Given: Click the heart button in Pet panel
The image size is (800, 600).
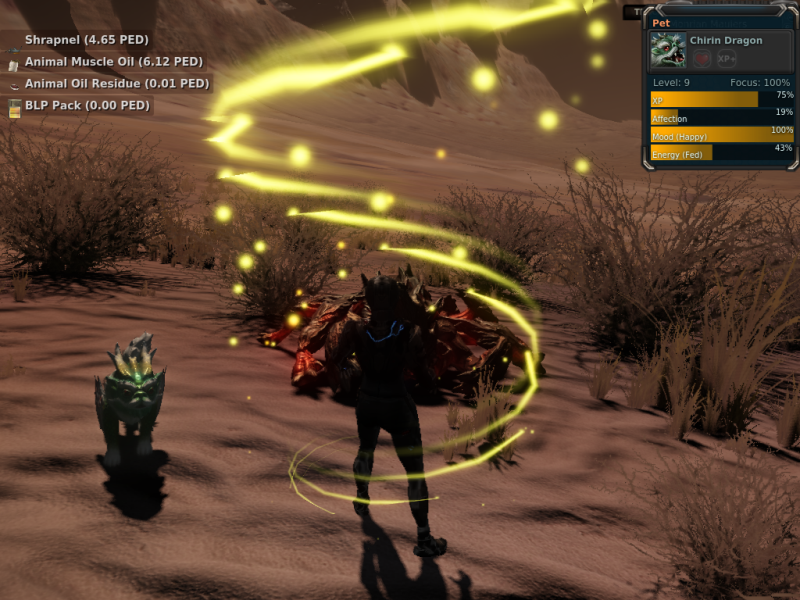Looking at the screenshot, I should pyautogui.click(x=702, y=60).
